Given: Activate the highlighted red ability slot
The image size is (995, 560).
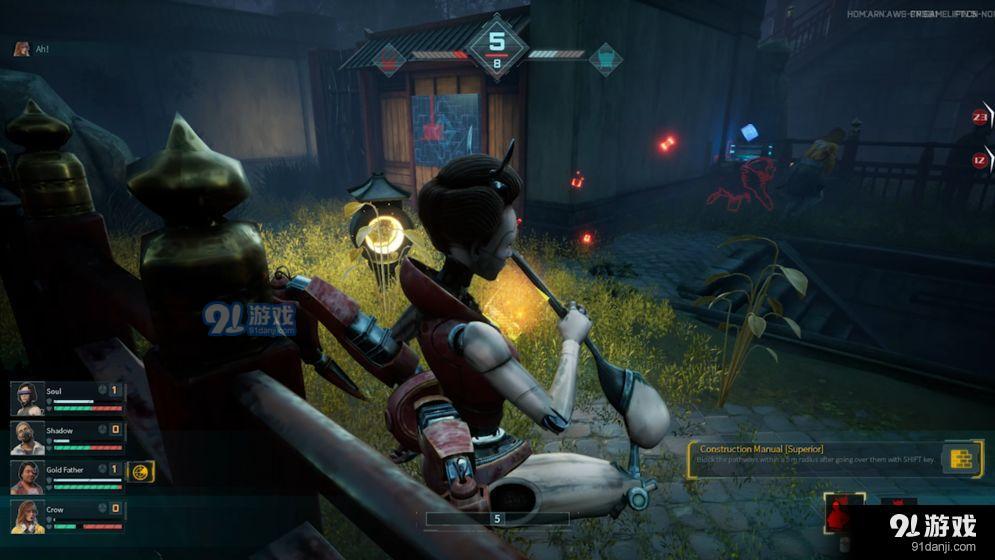Looking at the screenshot, I should tap(842, 514).
